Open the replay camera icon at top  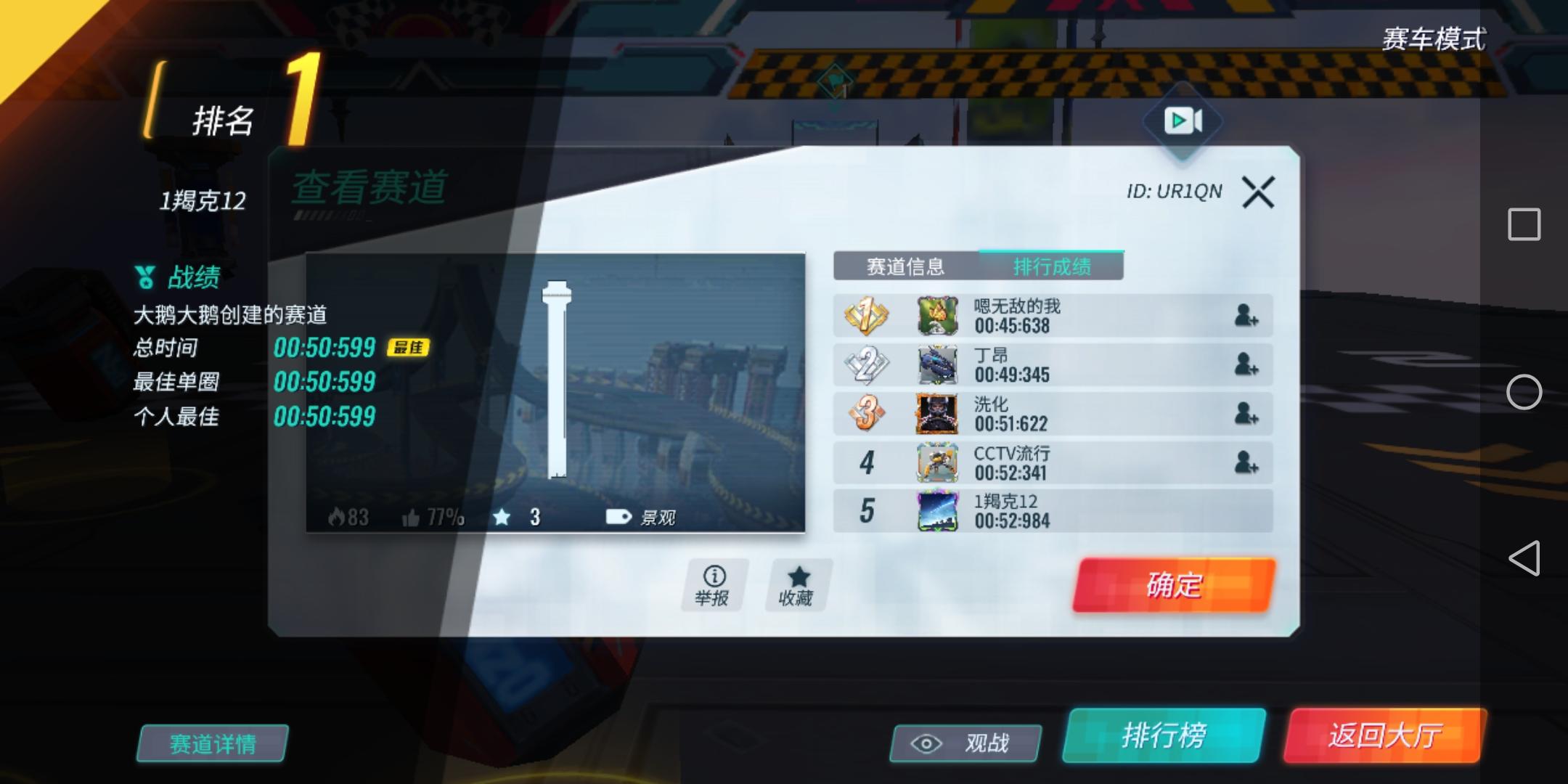(1184, 121)
